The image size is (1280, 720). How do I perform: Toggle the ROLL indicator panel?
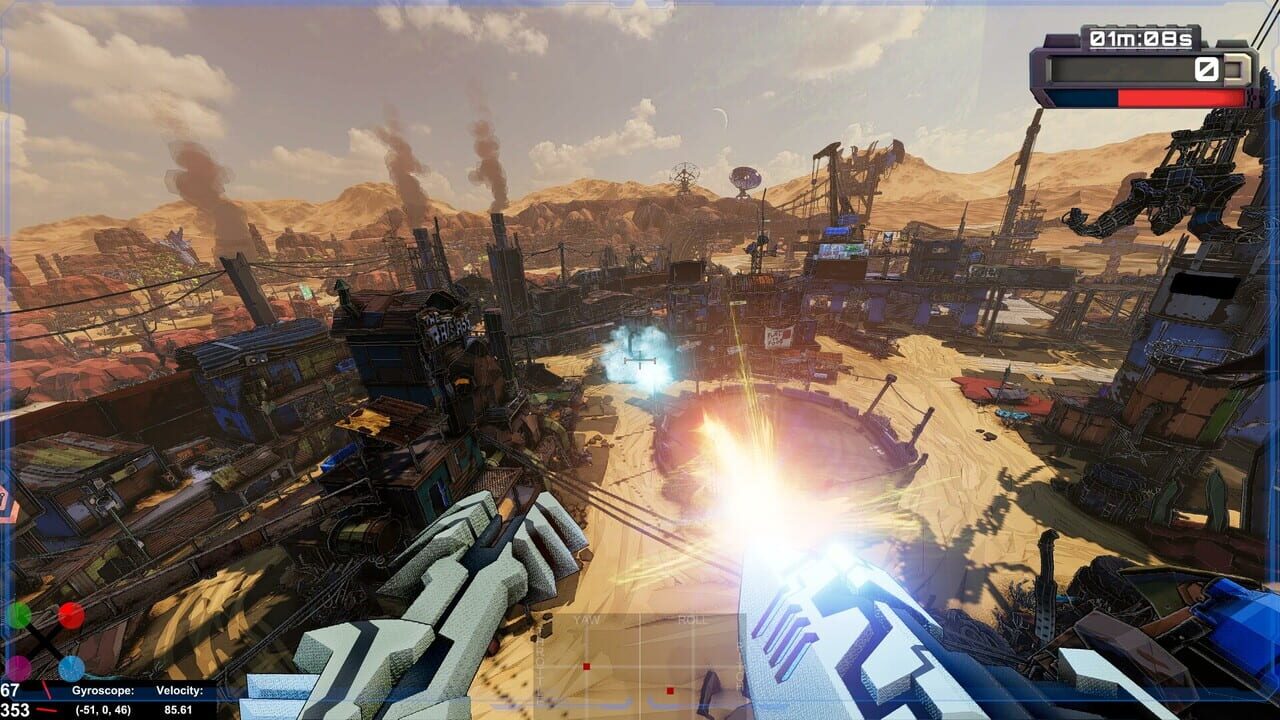(691, 620)
